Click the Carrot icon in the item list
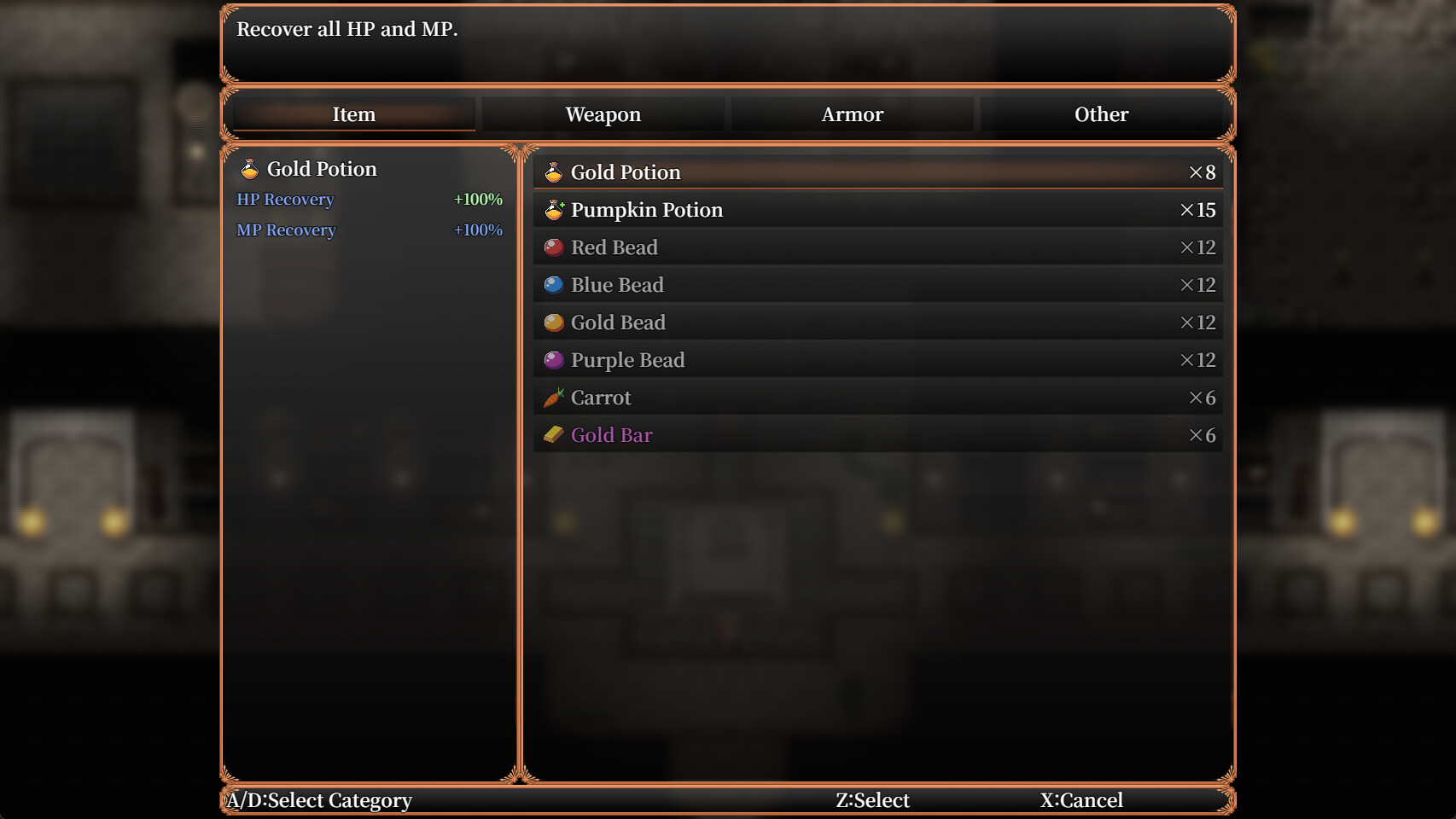This screenshot has height=819, width=1456. [554, 397]
